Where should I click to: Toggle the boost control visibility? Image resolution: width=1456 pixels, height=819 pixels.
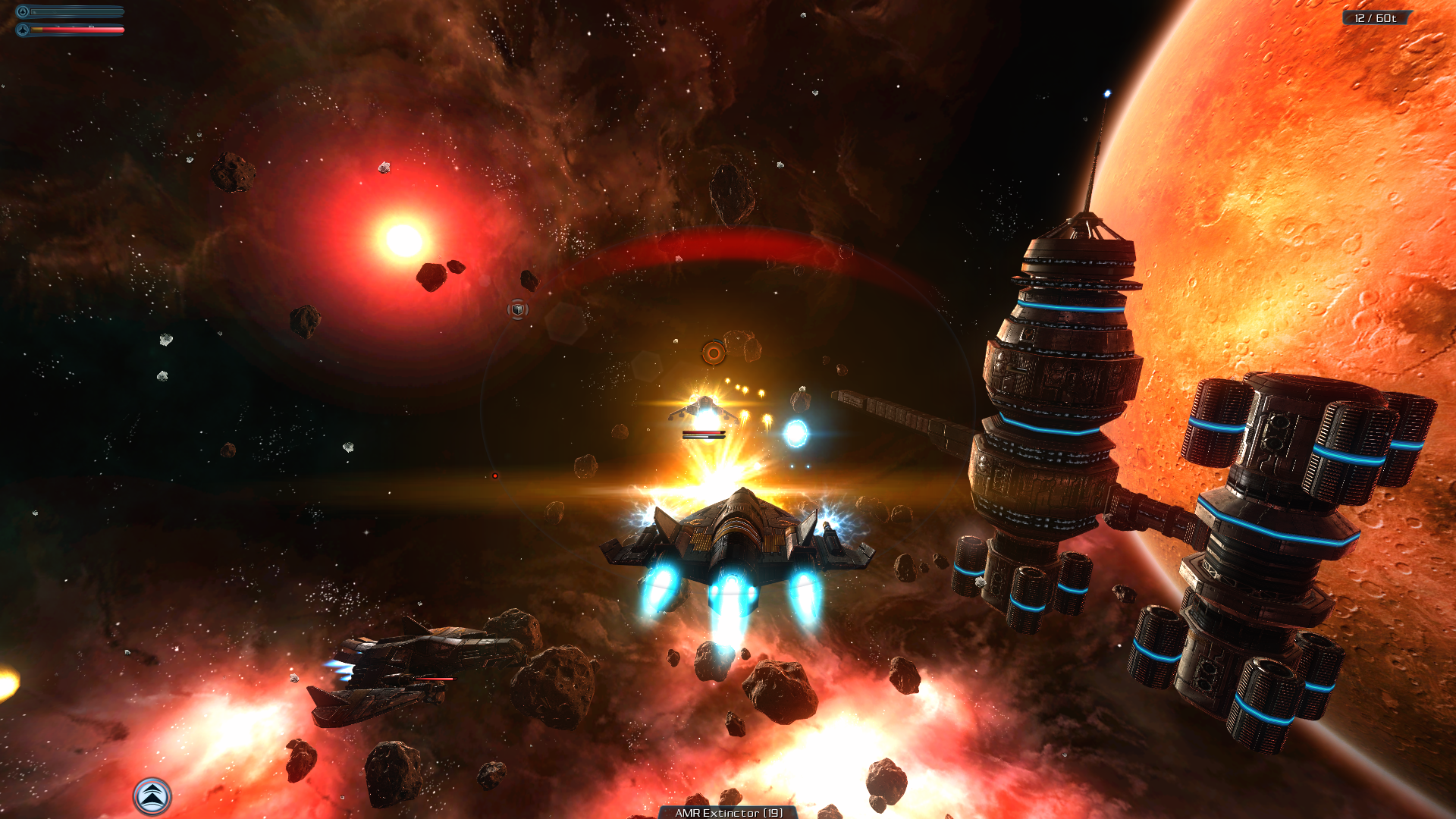coord(151,795)
